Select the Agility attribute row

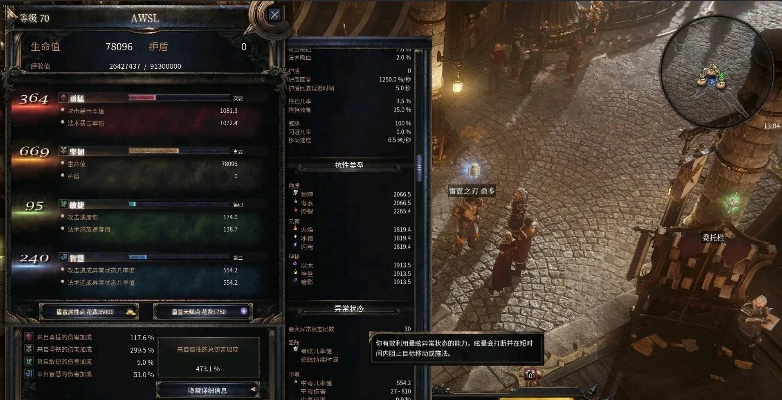140,216
